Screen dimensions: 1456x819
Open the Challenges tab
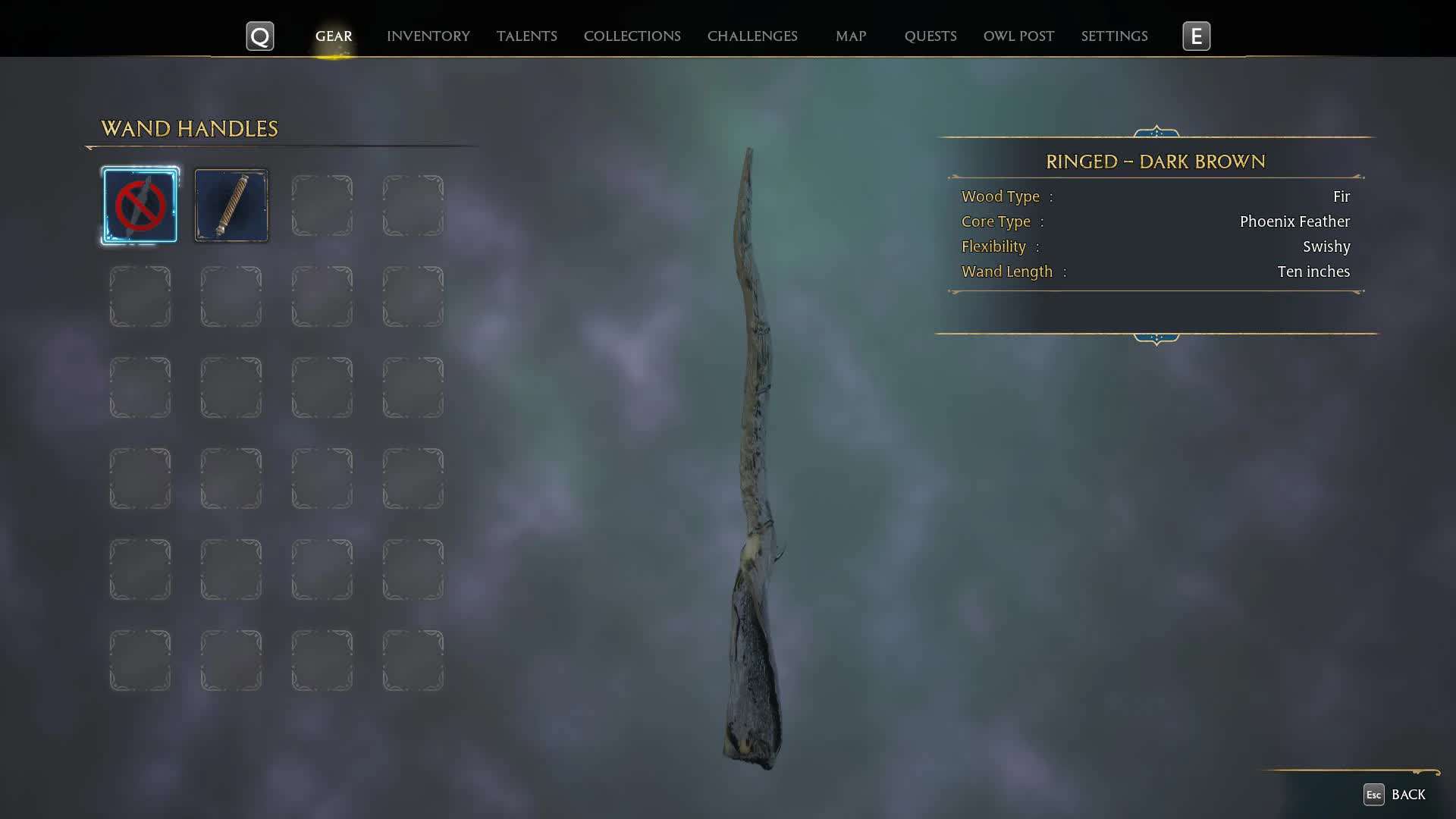coord(752,36)
